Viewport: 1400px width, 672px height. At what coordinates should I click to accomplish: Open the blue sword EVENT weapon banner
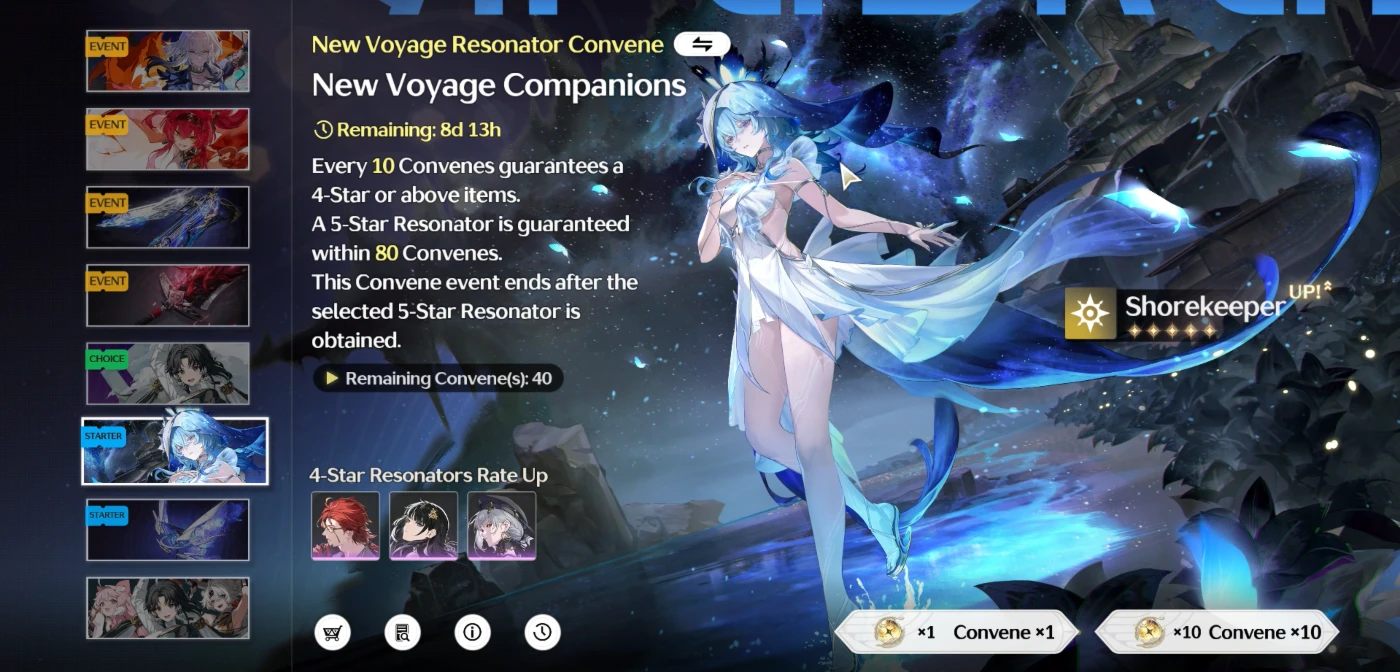[x=168, y=217]
